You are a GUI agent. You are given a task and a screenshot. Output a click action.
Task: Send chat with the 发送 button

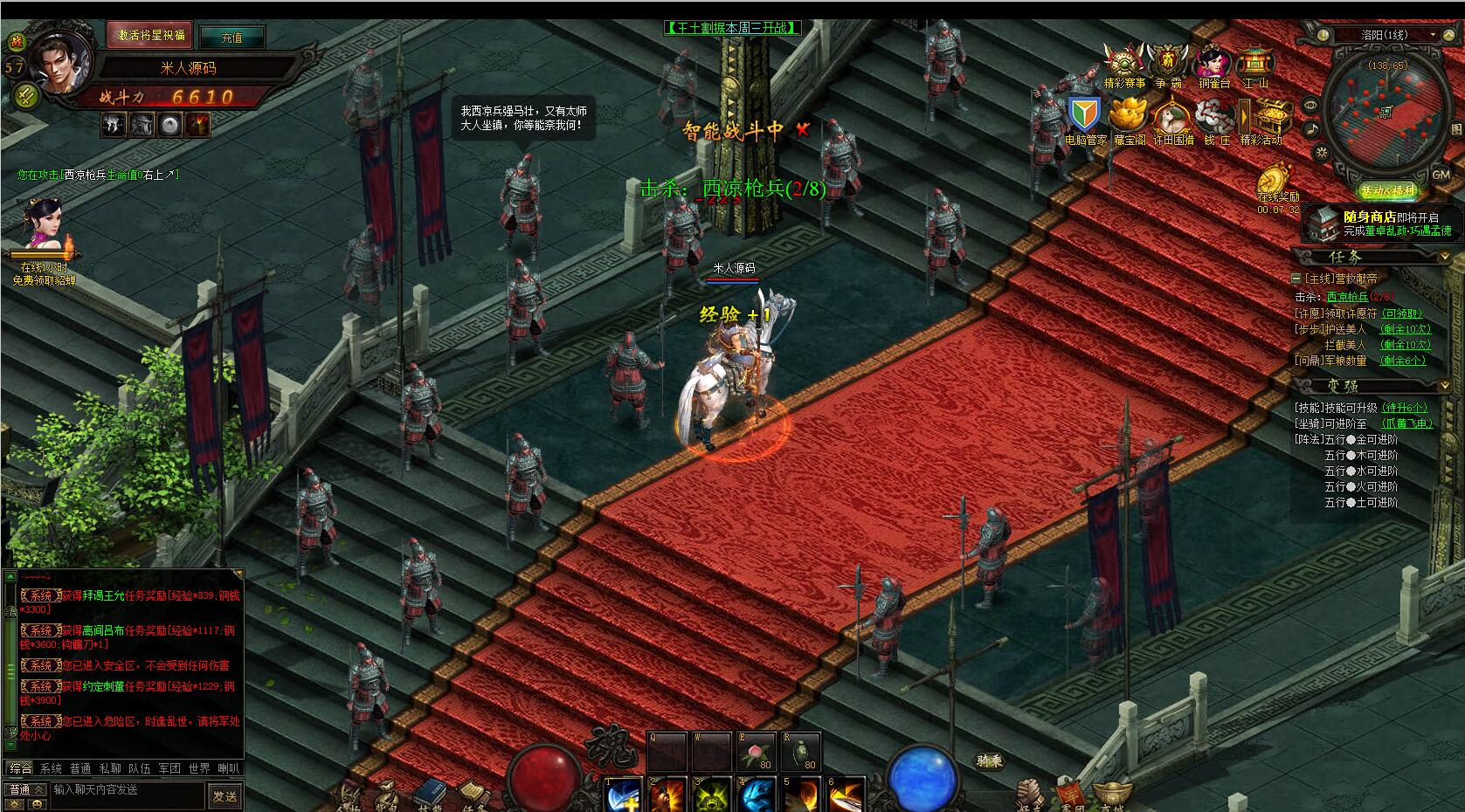[225, 795]
